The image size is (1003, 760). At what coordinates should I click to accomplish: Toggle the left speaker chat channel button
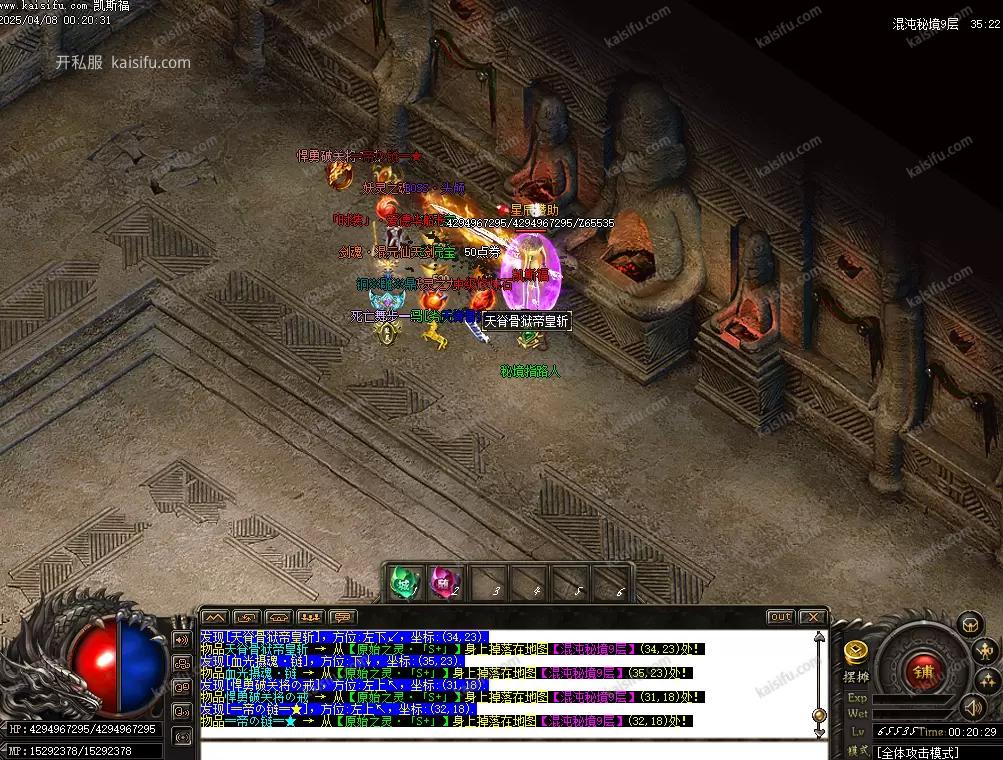pos(182,639)
